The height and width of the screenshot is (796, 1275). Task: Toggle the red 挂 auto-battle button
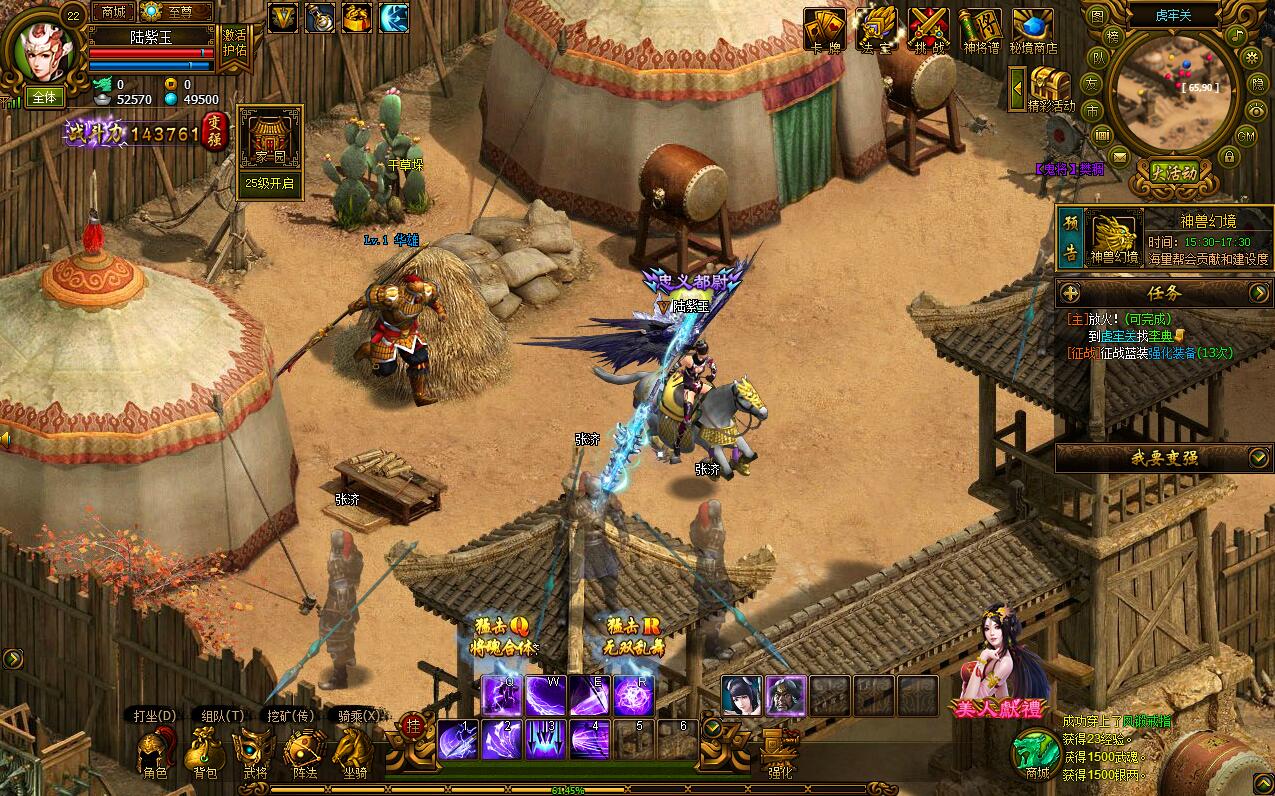coord(410,726)
